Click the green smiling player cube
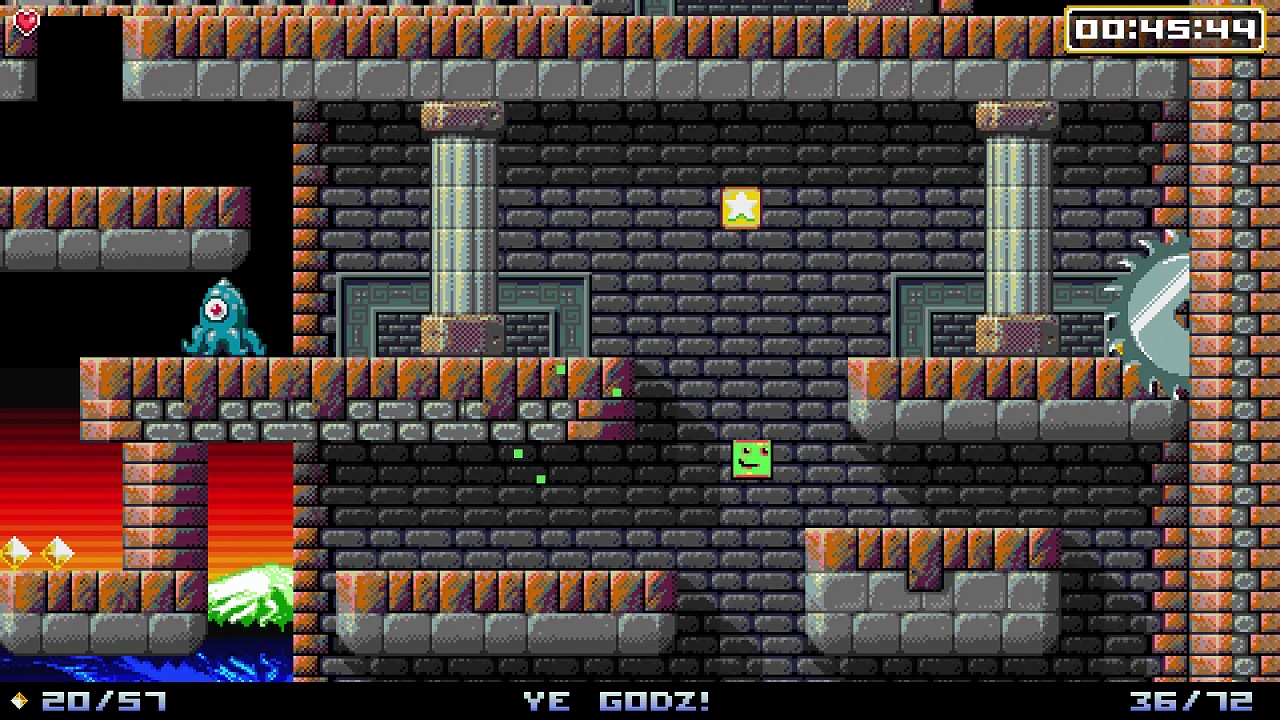 click(751, 461)
